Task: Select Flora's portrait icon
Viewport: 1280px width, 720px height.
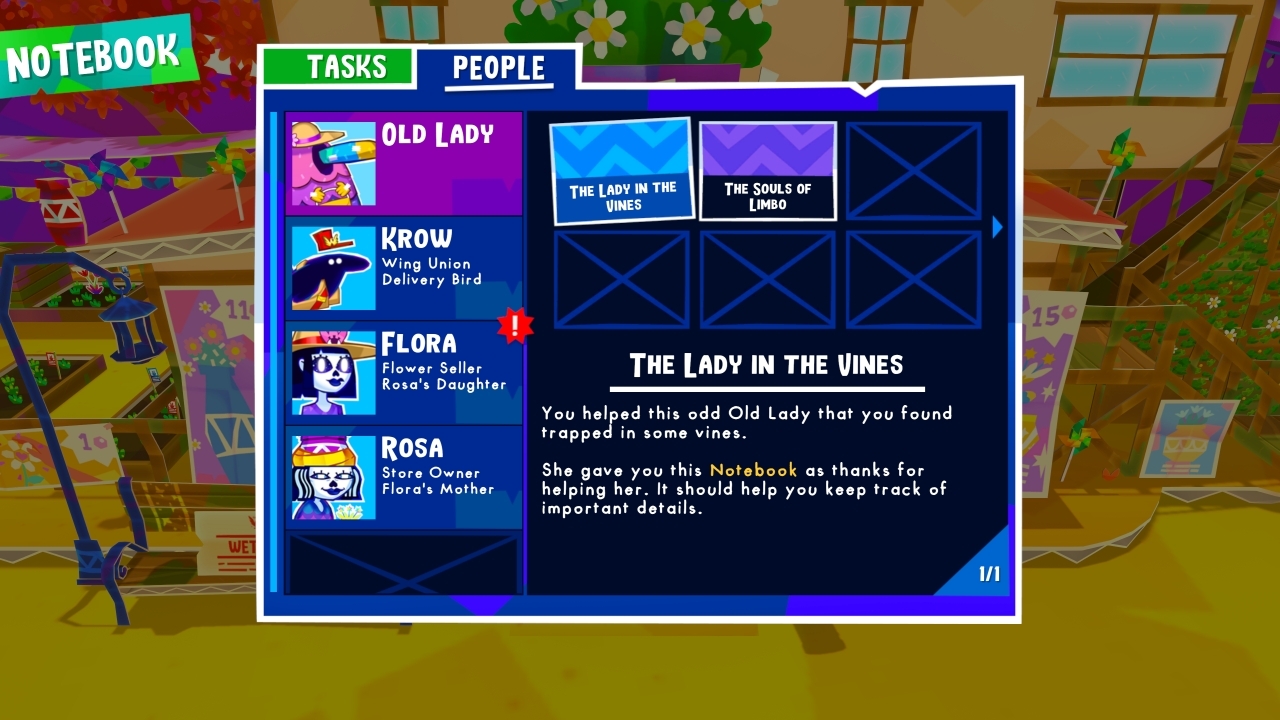Action: (332, 371)
